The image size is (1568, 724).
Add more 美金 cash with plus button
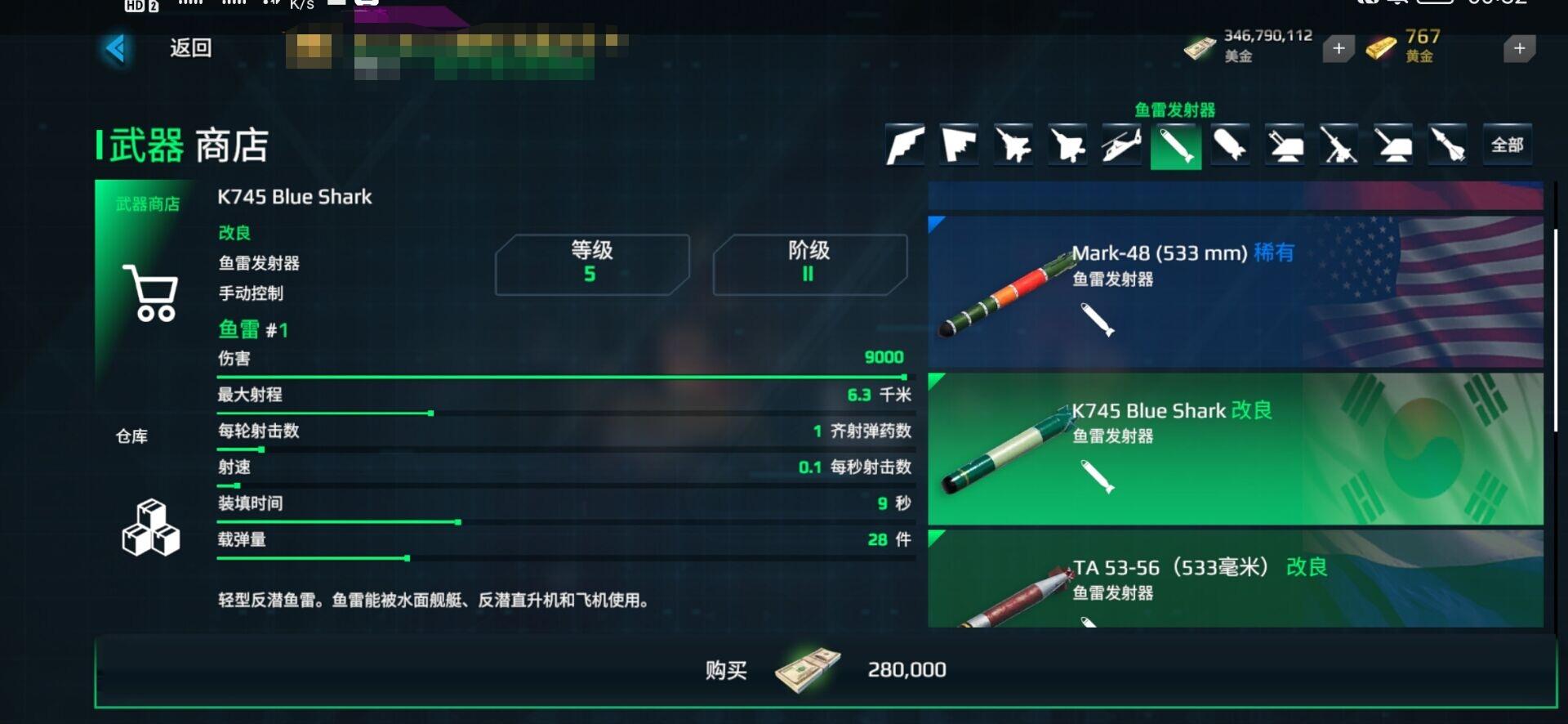pyautogui.click(x=1339, y=49)
